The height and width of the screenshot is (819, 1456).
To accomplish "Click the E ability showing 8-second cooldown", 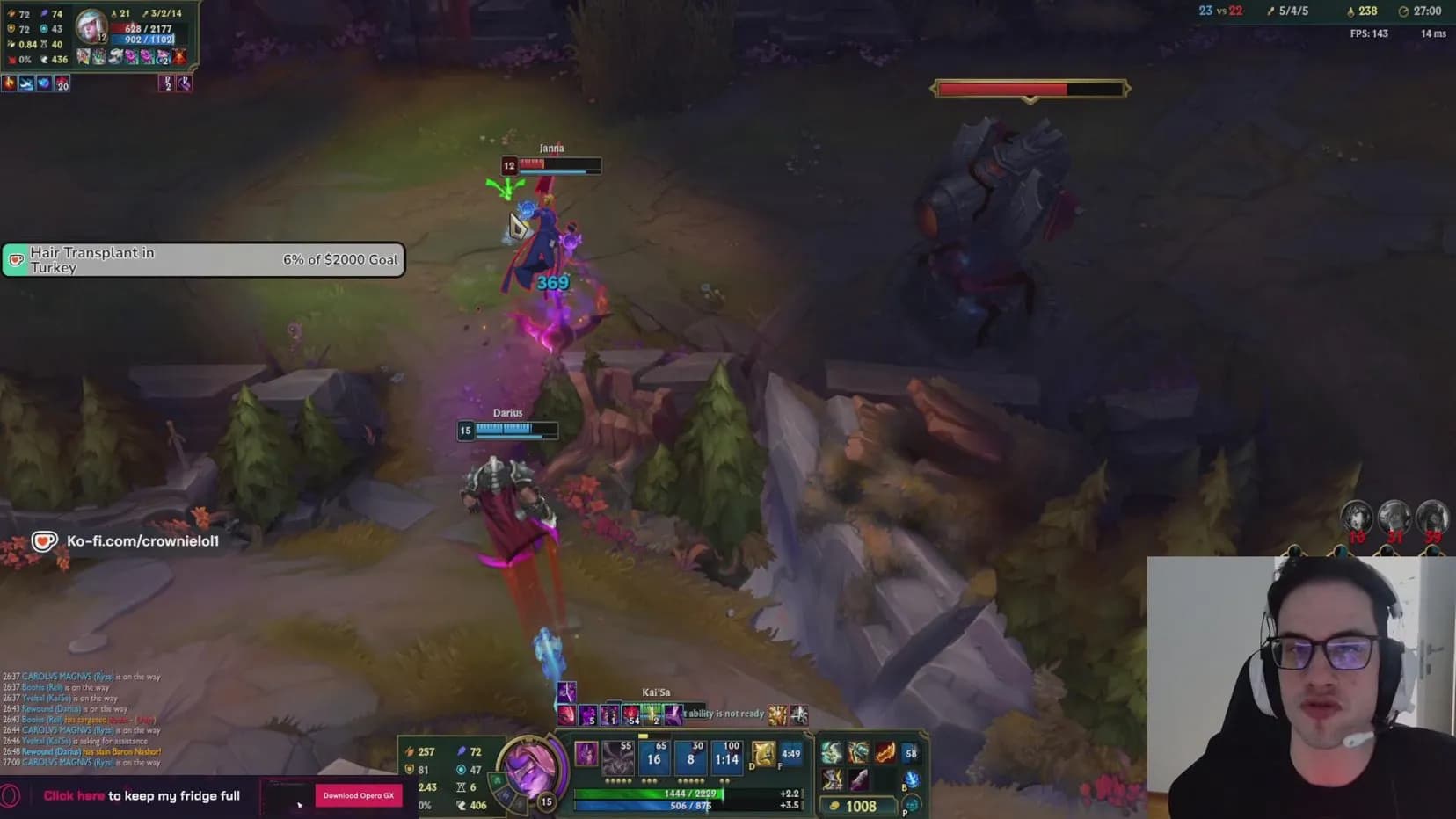I will (690, 757).
